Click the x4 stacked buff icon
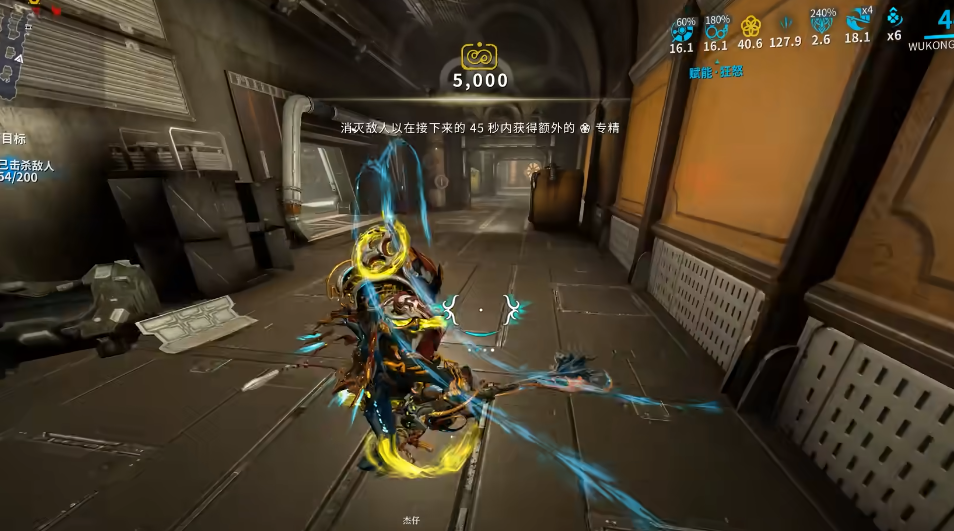Screen dimensions: 954x531 click(x=857, y=22)
